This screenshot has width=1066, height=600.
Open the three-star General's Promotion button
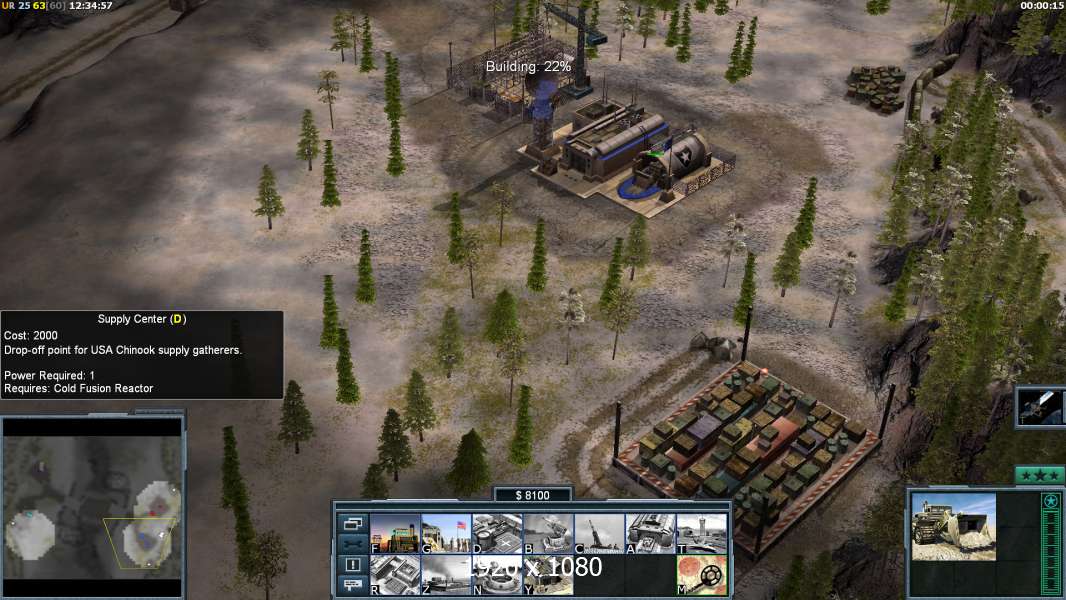point(1039,475)
